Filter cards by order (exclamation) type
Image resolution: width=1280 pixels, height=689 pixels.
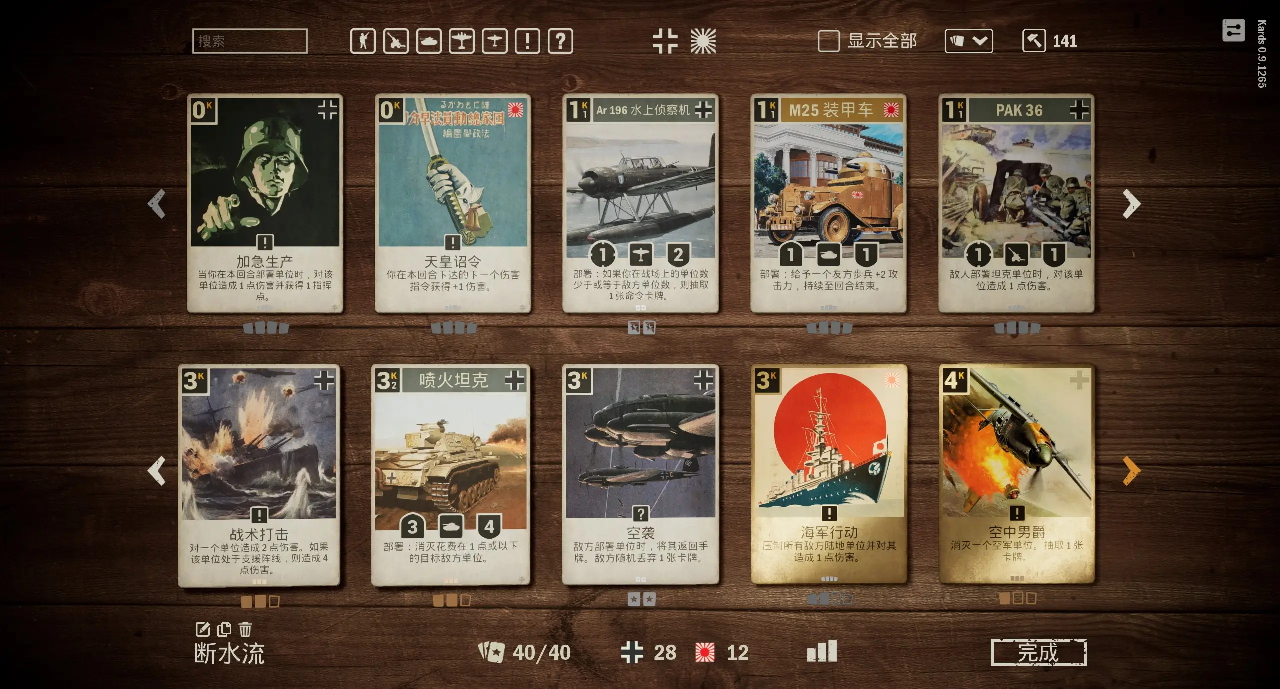click(x=528, y=41)
